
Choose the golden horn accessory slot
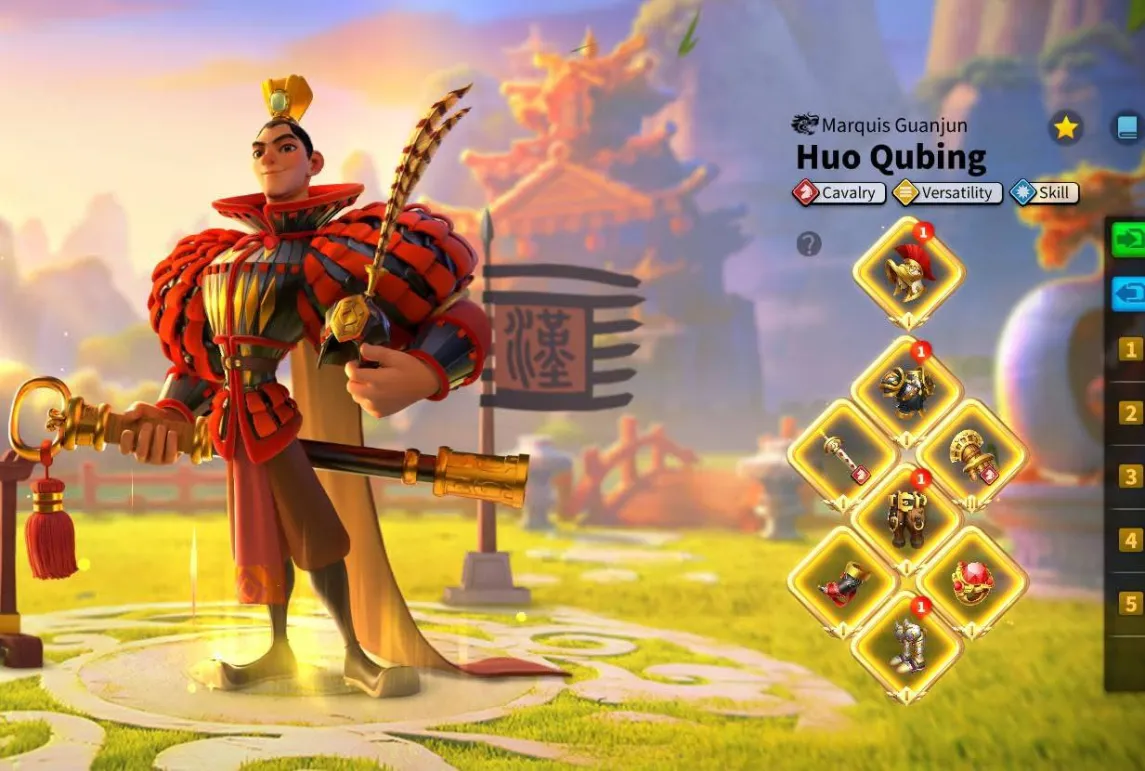coord(972,455)
